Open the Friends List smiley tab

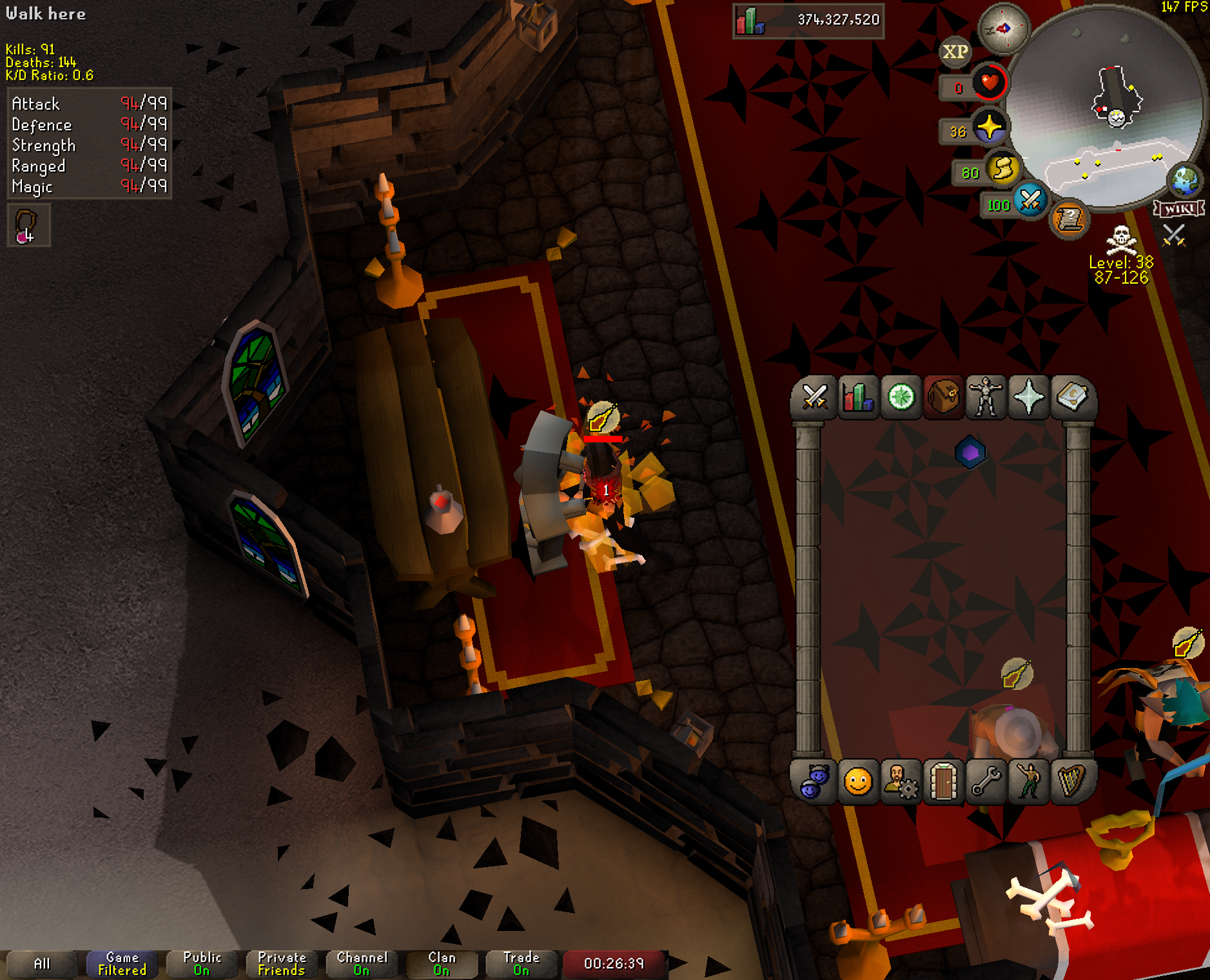pos(858,783)
